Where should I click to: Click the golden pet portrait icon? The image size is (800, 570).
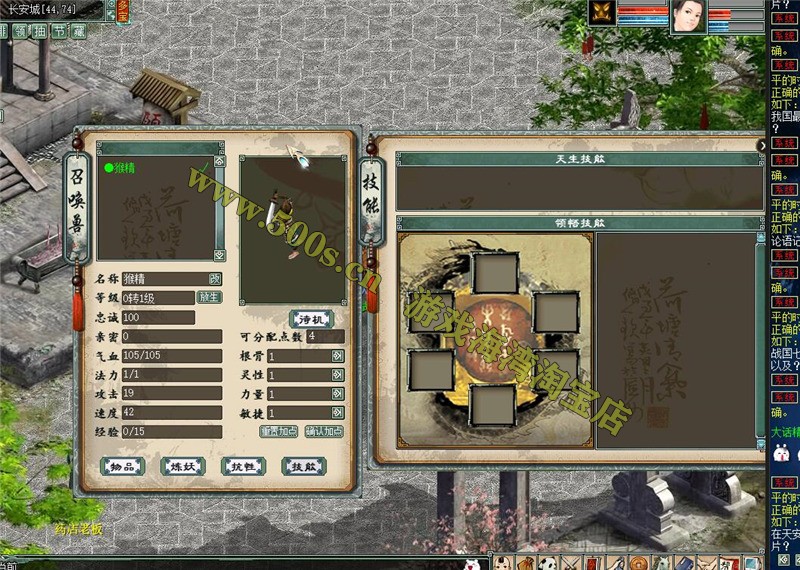(602, 13)
